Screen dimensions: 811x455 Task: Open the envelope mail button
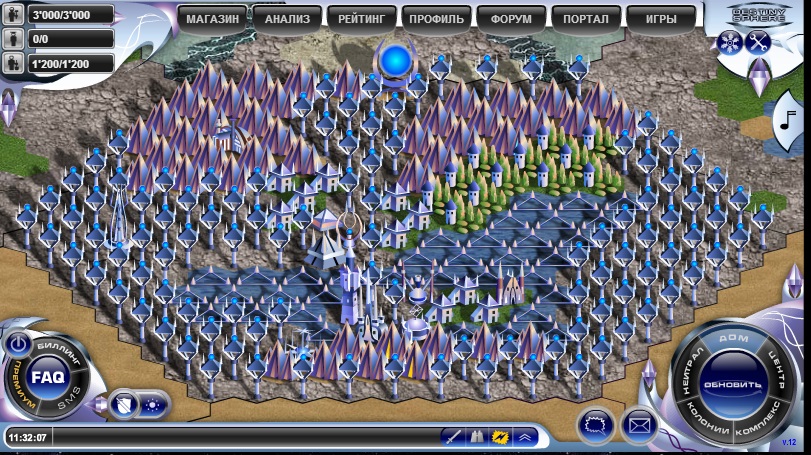[639, 425]
